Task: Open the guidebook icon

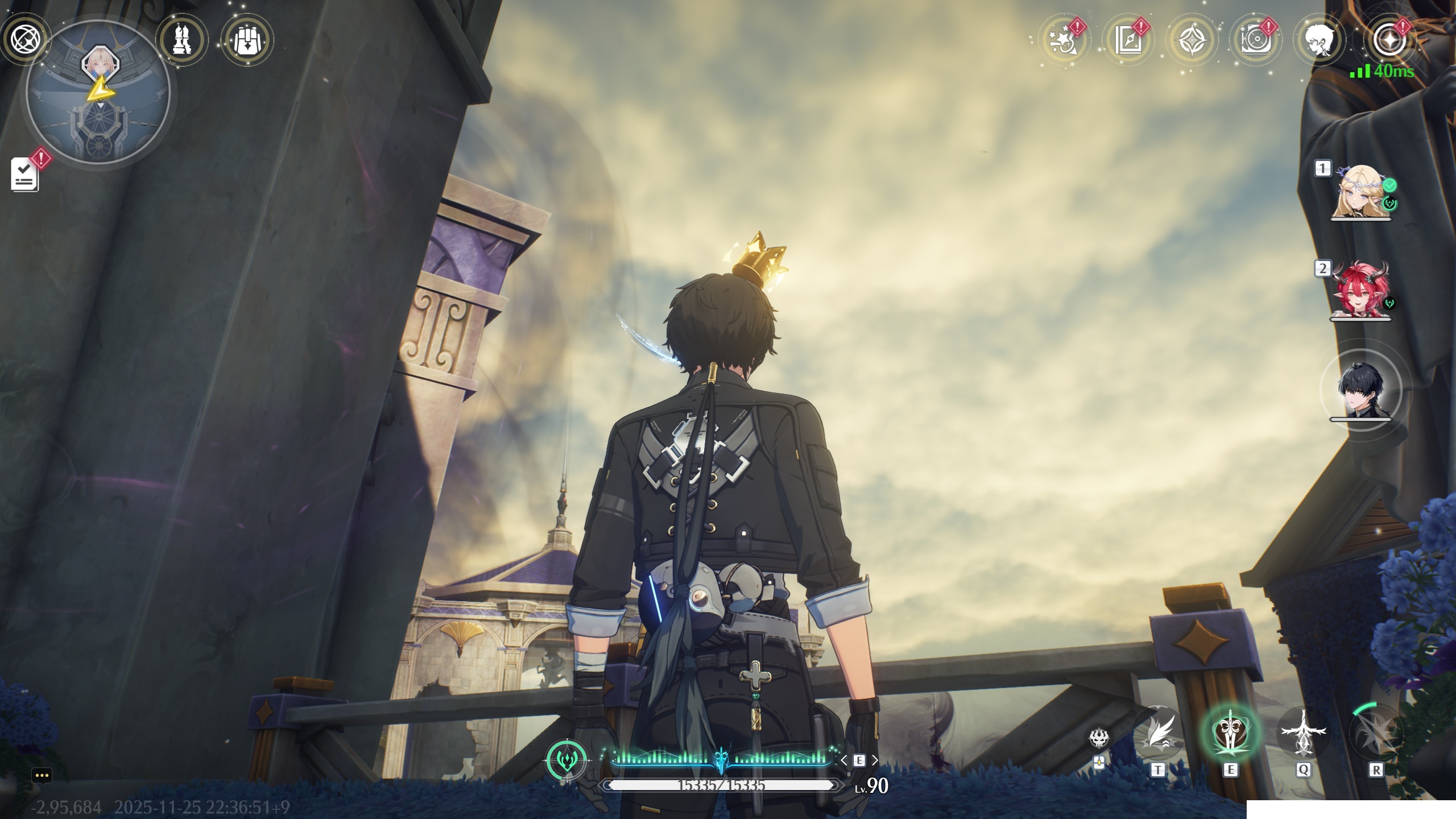Action: pos(1128,41)
